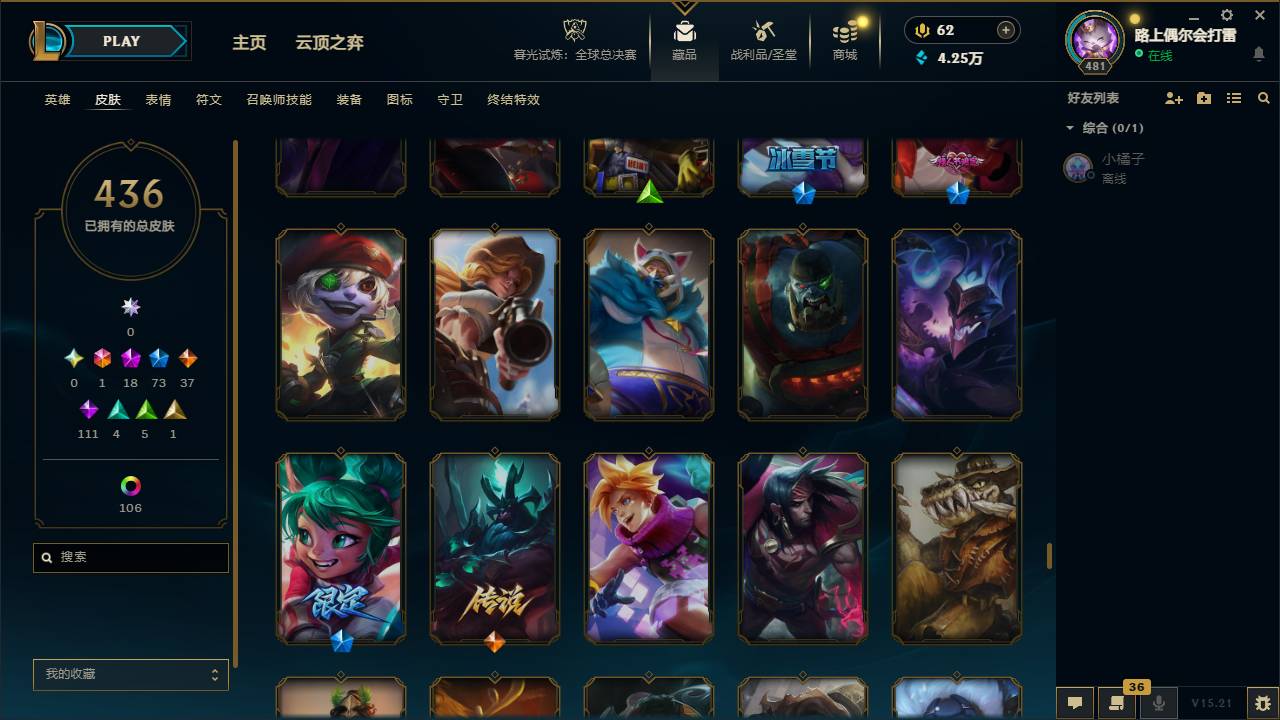Screen dimensions: 1280x720
Task: Mute the microphone icon at bottom right
Action: tap(1156, 703)
